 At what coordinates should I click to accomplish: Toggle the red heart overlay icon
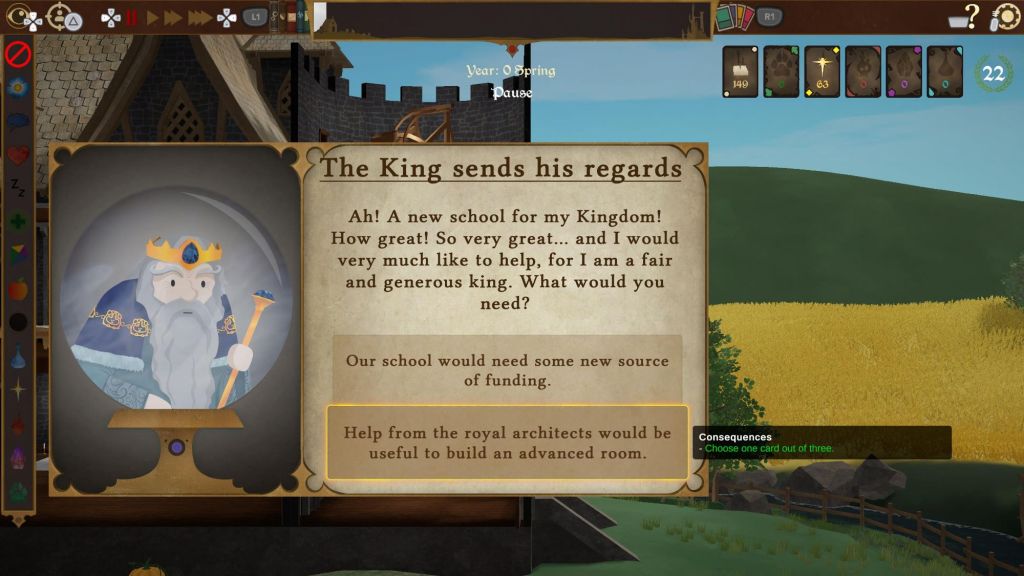point(18,155)
